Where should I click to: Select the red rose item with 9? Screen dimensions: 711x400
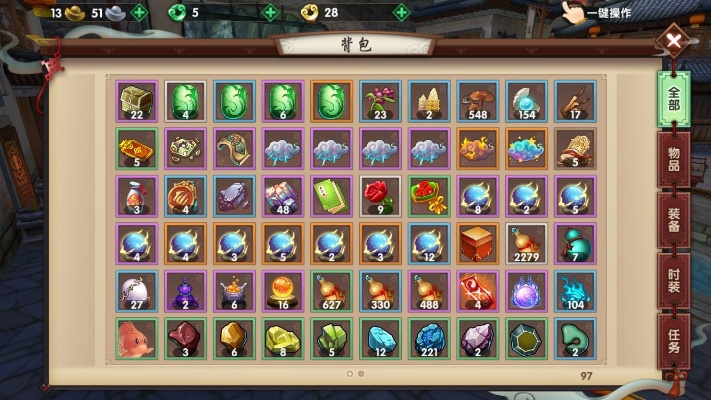point(380,196)
